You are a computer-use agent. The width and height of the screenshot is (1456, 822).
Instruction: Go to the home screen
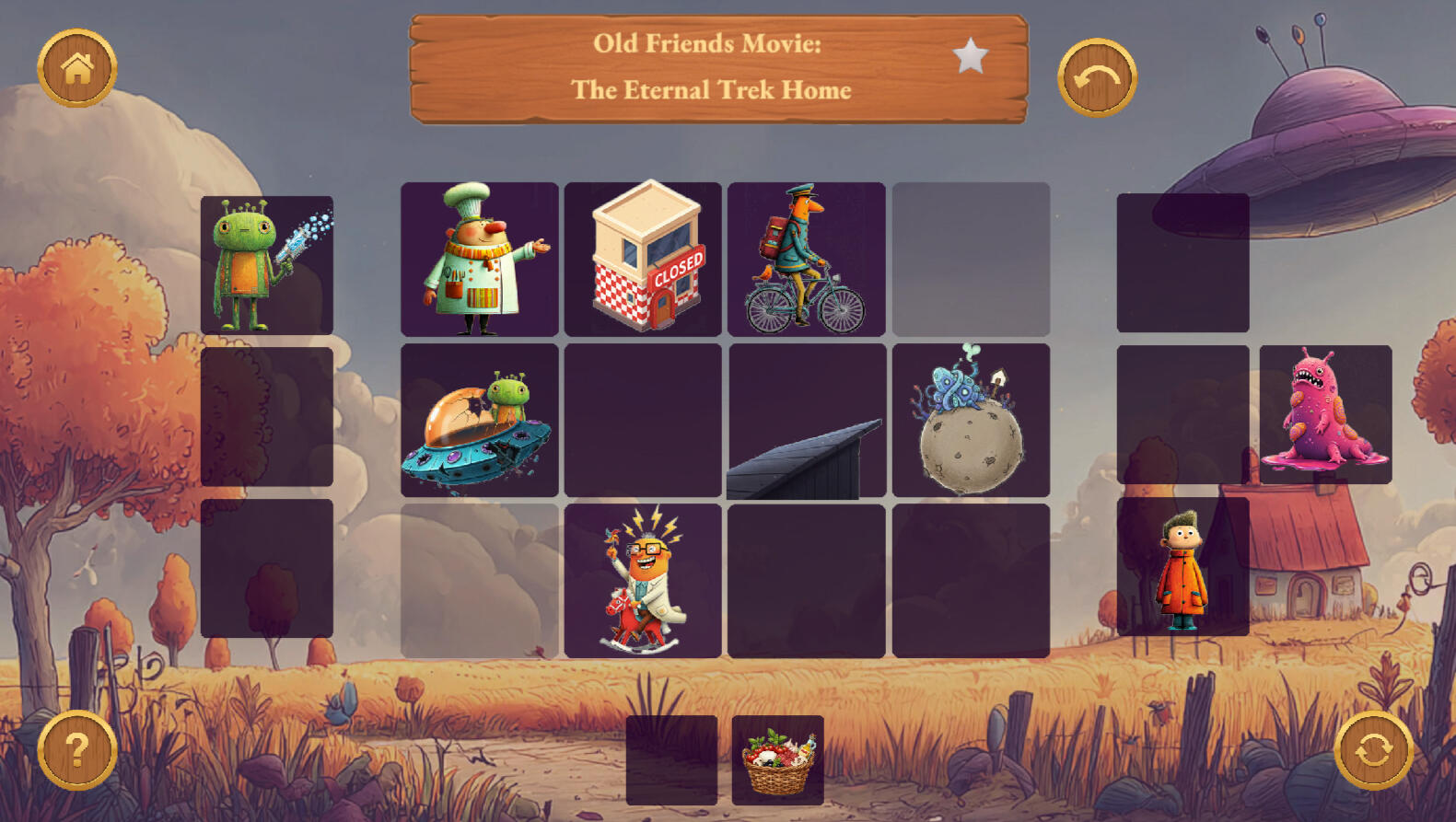point(77,68)
